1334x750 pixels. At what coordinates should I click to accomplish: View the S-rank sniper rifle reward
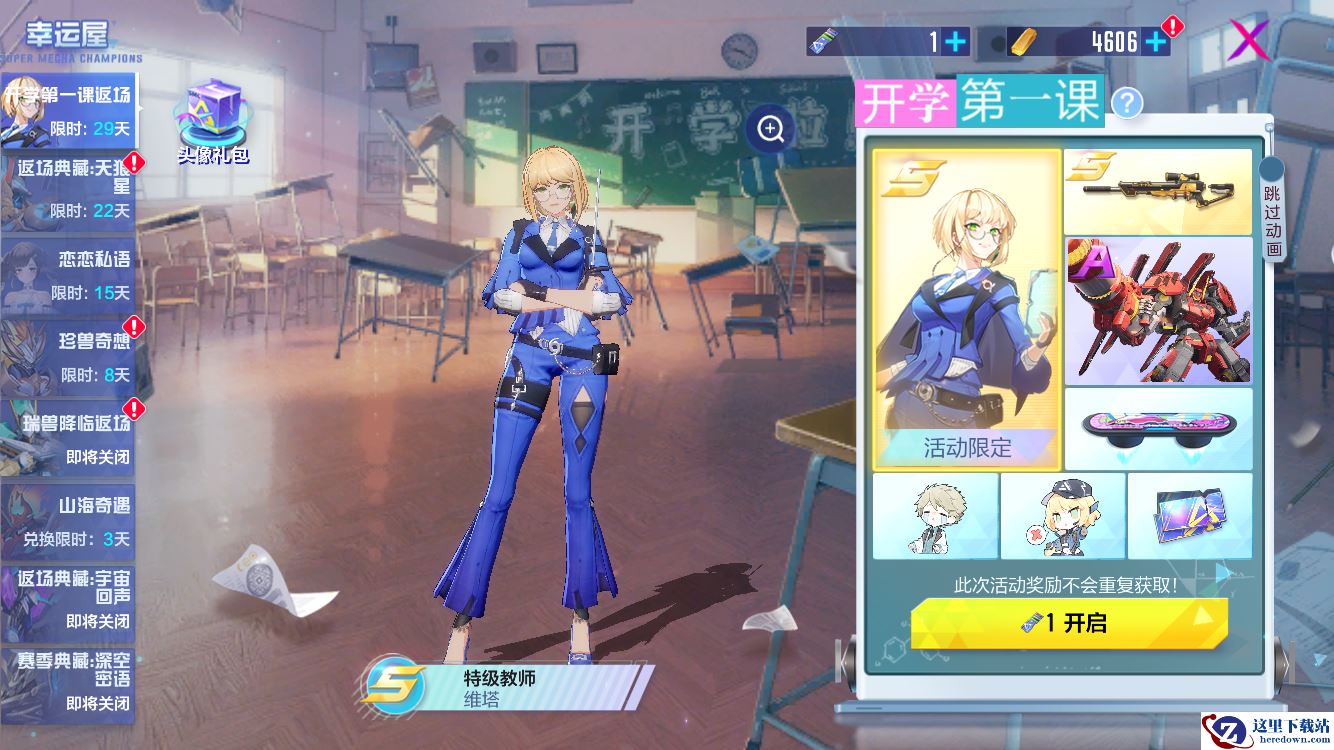[x=1157, y=191]
